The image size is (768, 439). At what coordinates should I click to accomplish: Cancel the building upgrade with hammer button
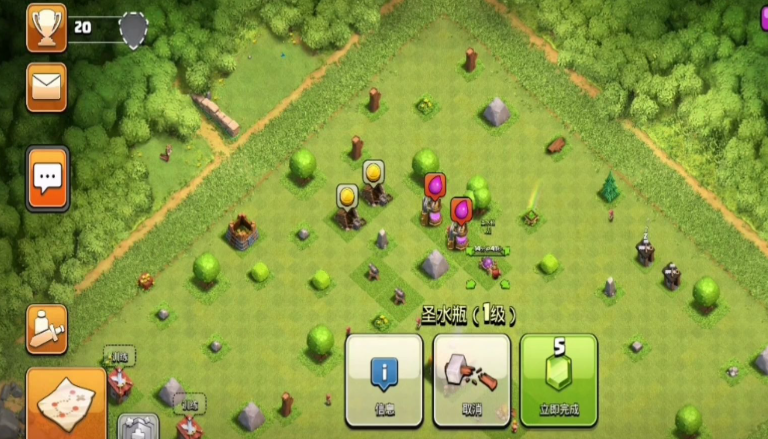471,379
